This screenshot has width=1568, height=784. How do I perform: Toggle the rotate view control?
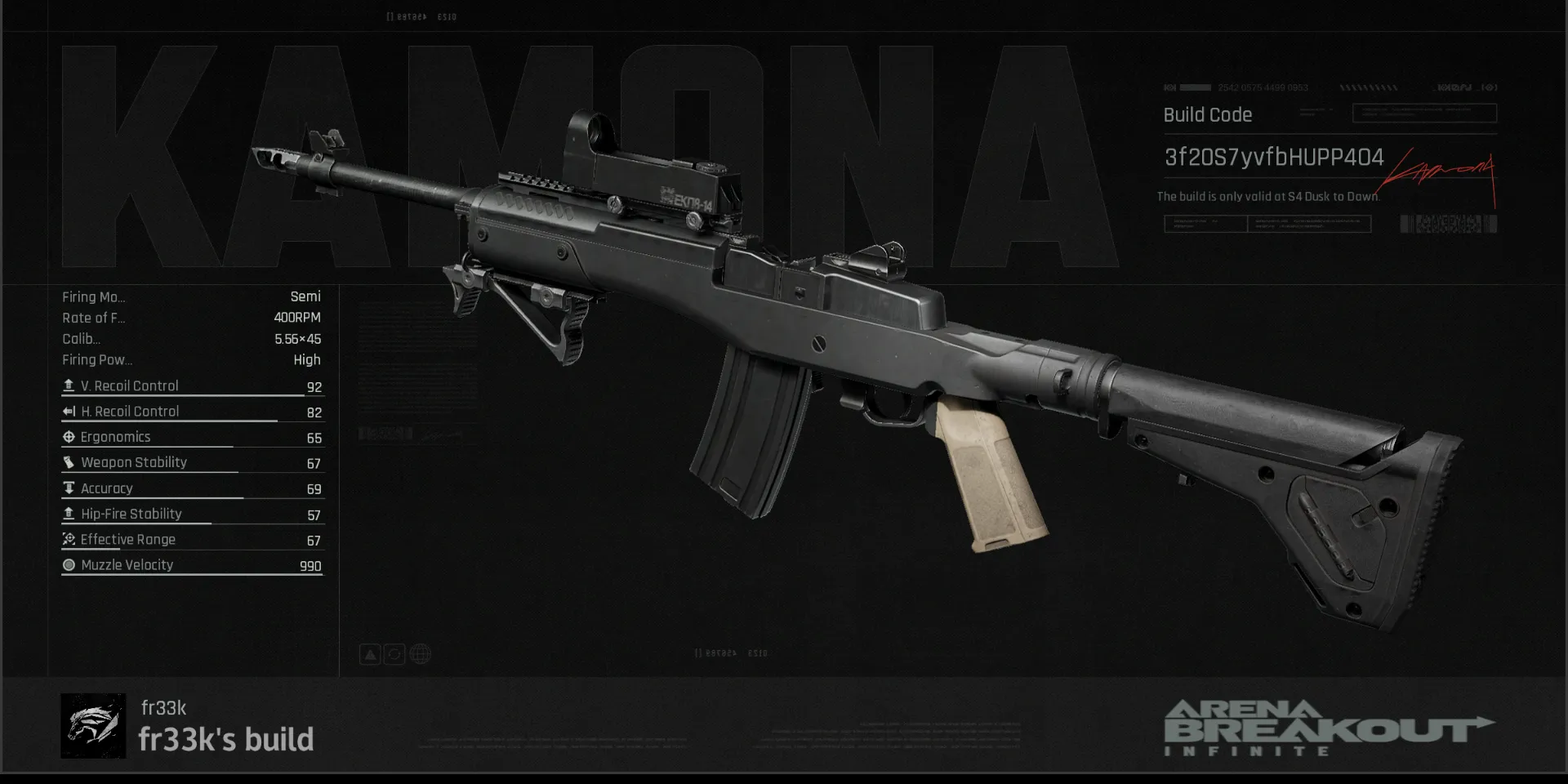click(394, 653)
